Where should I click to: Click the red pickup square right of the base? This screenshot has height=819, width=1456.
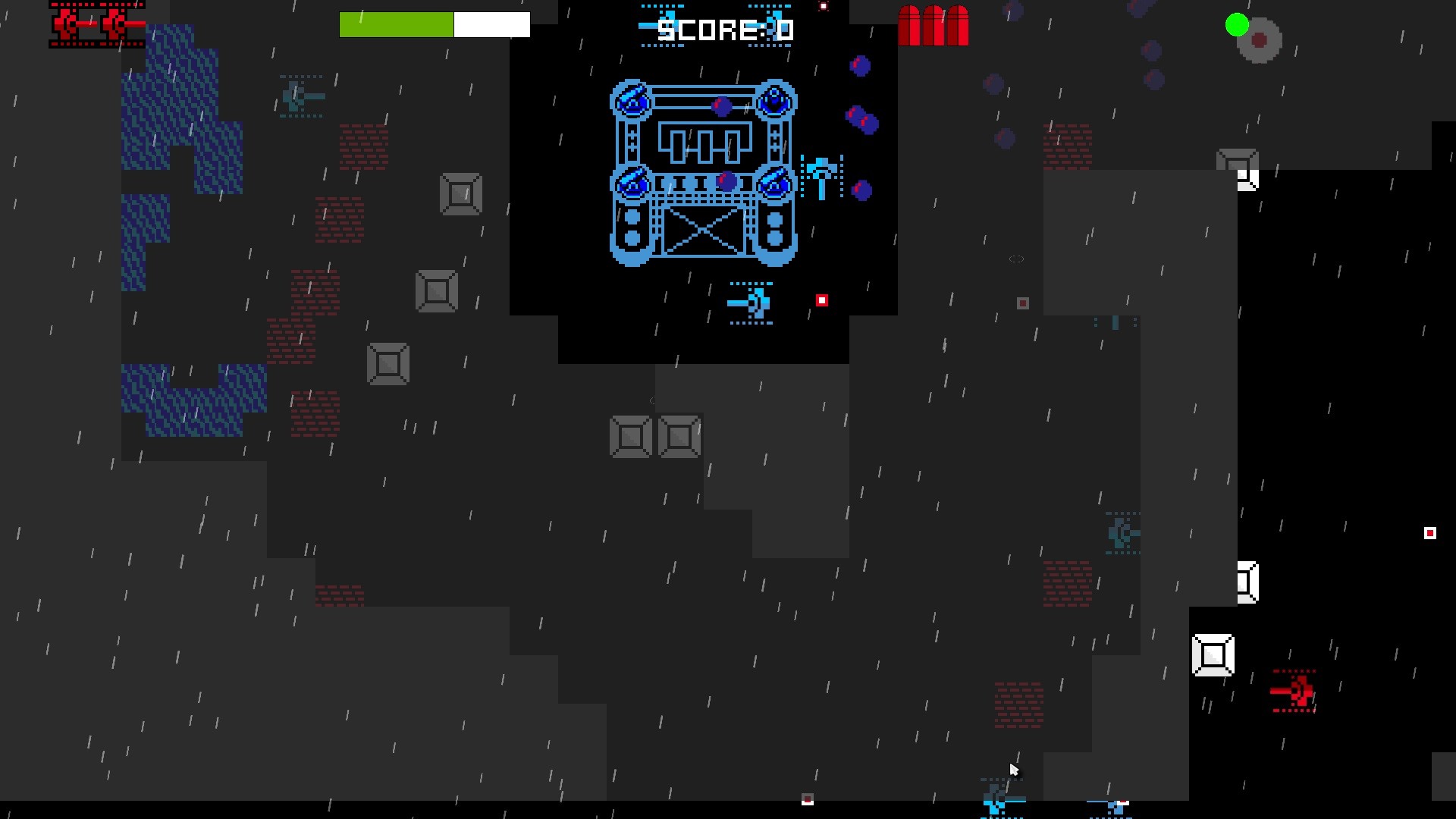click(822, 300)
